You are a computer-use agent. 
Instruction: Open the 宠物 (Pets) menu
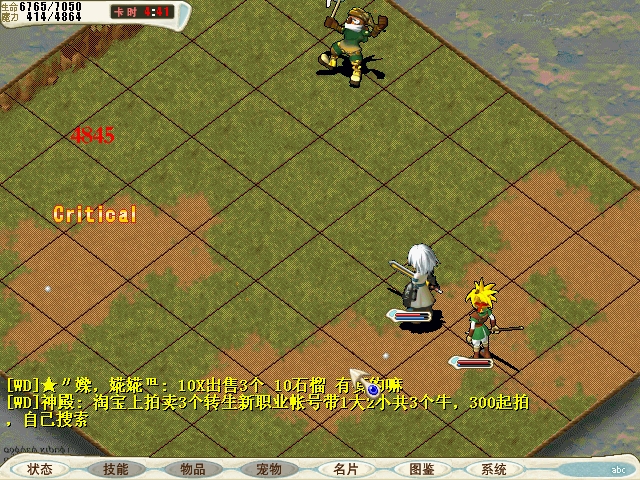click(269, 469)
